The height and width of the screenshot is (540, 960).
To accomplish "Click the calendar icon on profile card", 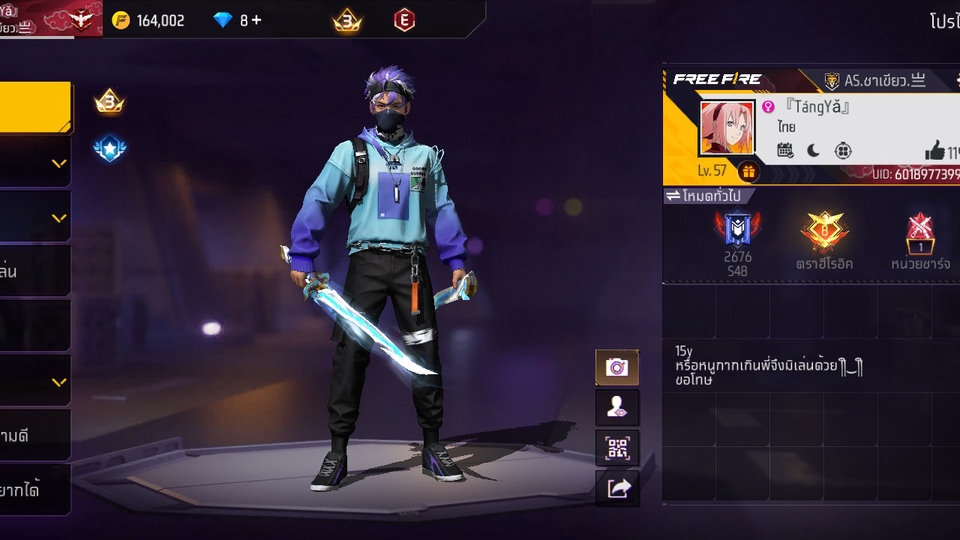I will click(x=785, y=151).
